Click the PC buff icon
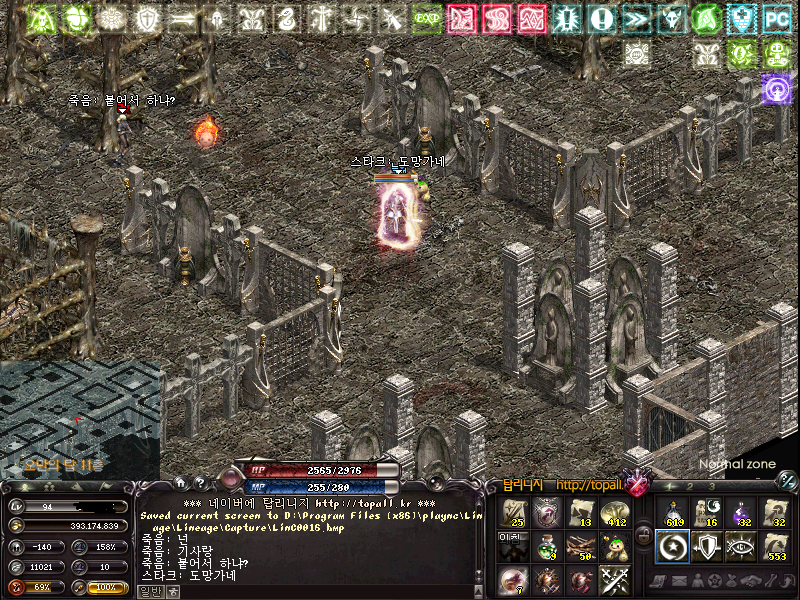The height and width of the screenshot is (600, 800). point(776,18)
